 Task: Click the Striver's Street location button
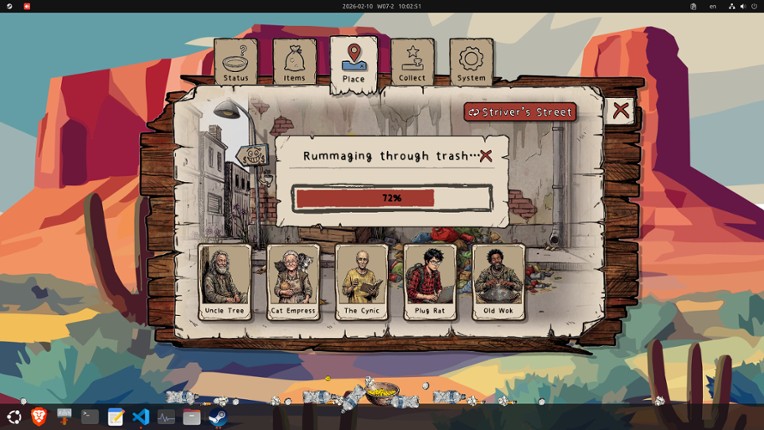tap(520, 112)
